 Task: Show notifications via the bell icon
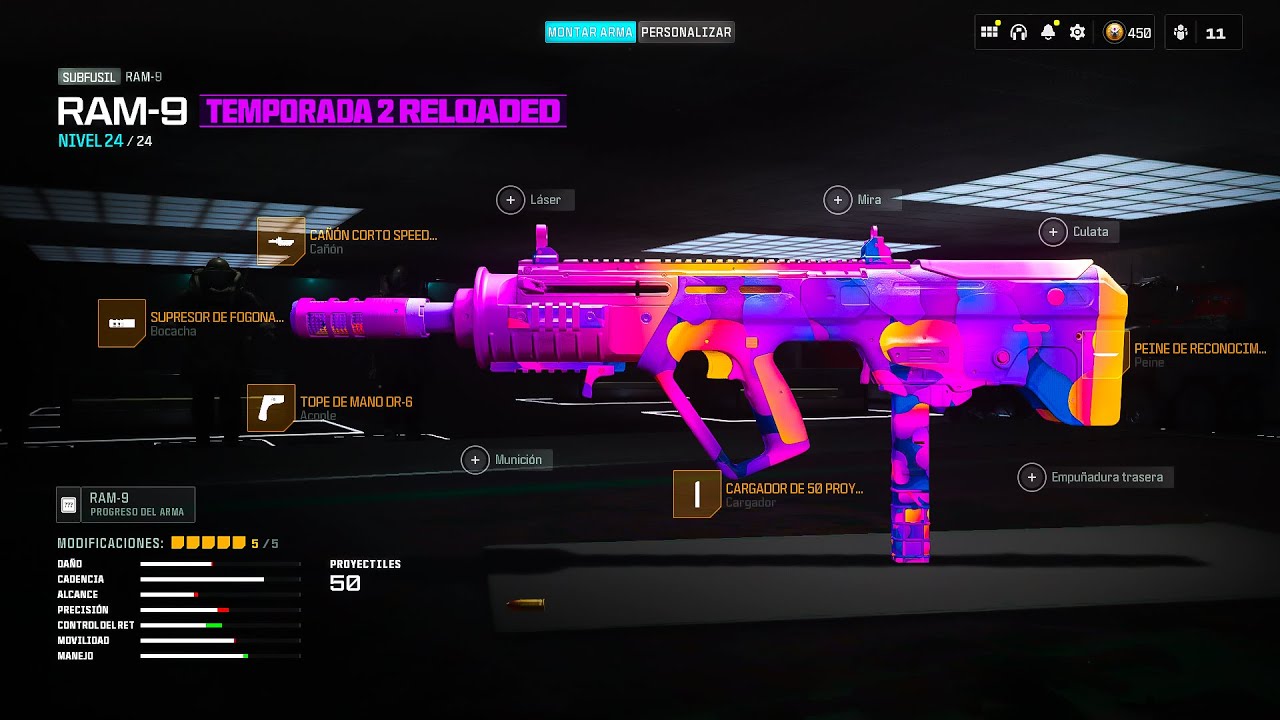pos(1048,32)
